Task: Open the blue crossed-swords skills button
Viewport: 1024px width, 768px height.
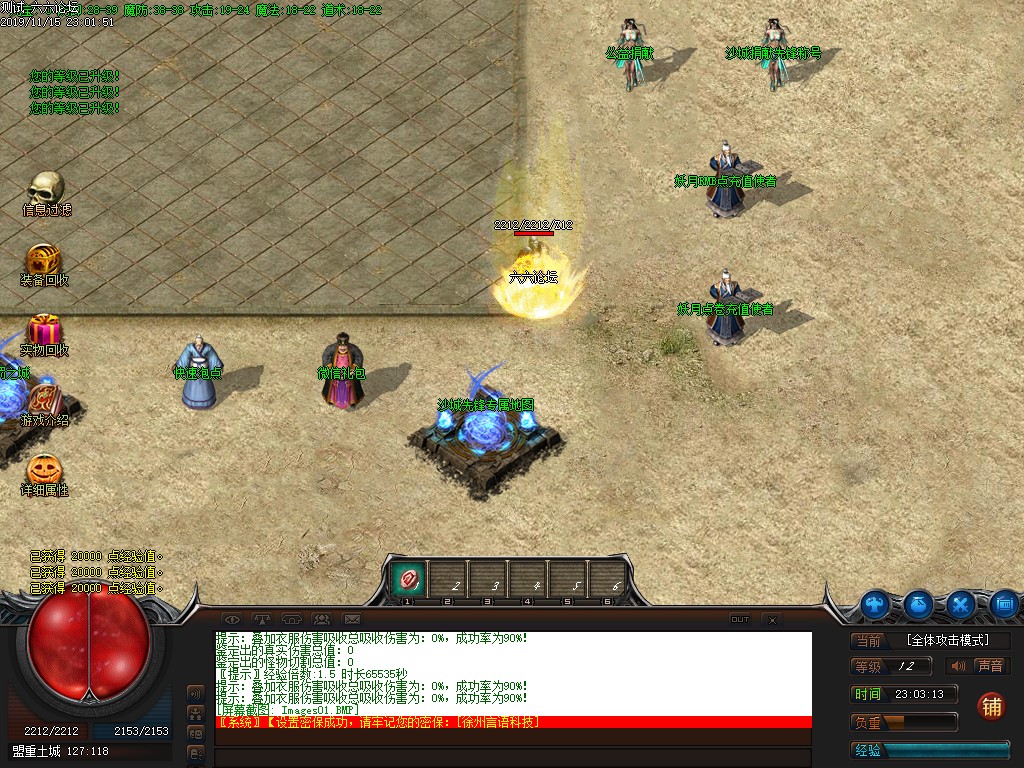Action: point(962,604)
